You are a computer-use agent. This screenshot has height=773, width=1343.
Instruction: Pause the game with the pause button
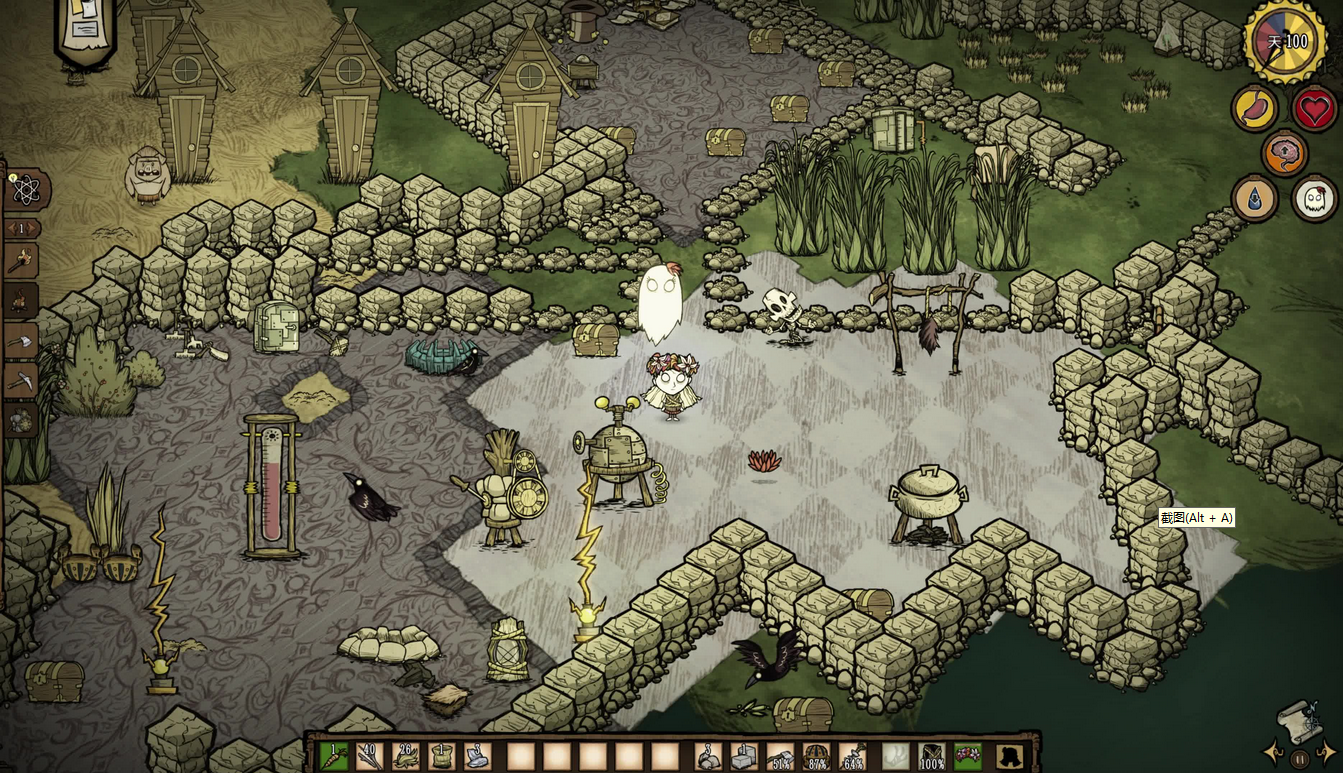pyautogui.click(x=1299, y=757)
